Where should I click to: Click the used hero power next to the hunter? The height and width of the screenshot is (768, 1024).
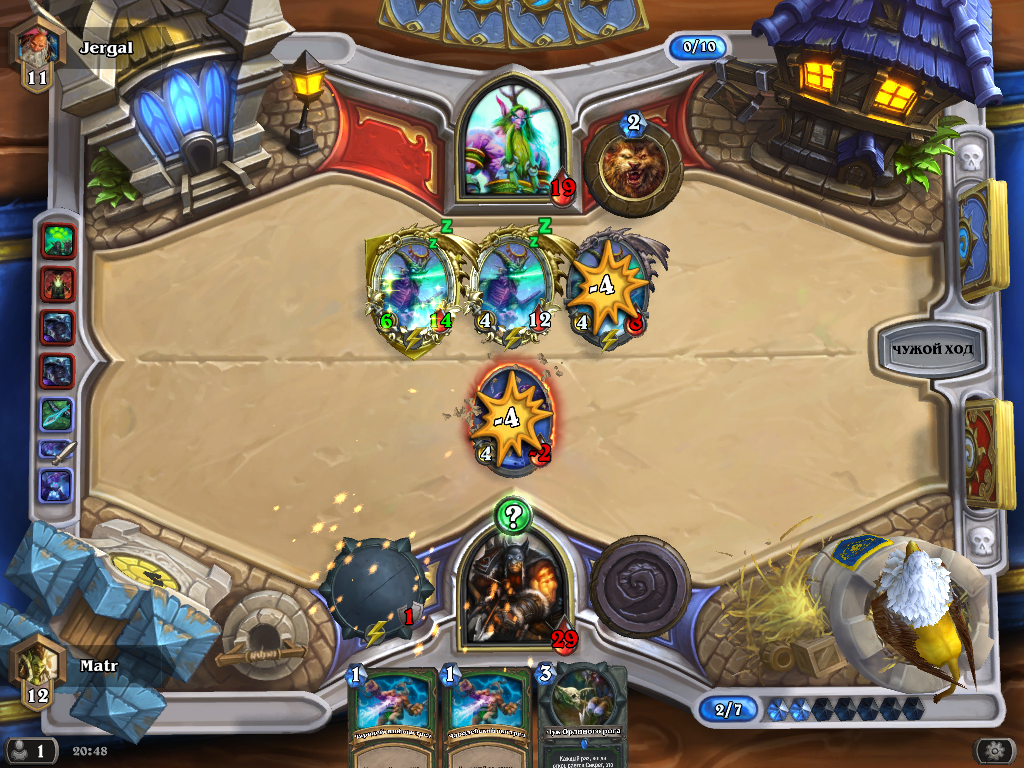[640, 587]
